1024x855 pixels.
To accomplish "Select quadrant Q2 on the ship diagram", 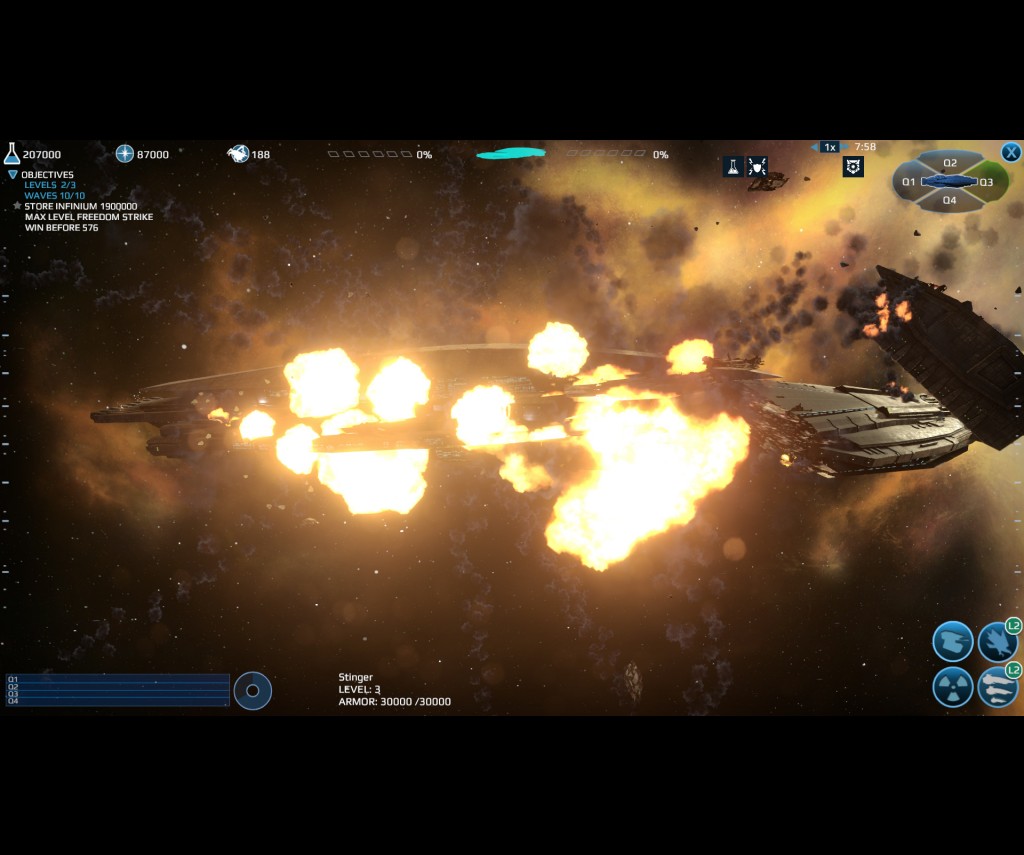I will (x=950, y=163).
